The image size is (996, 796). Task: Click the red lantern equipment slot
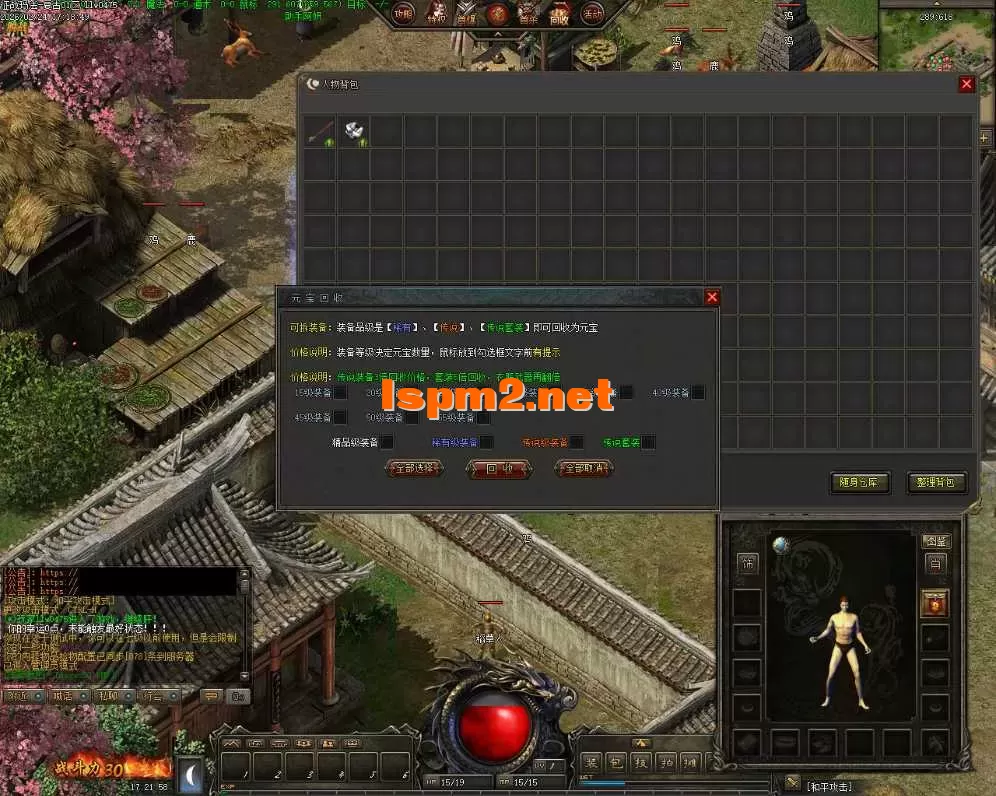pyautogui.click(x=934, y=604)
